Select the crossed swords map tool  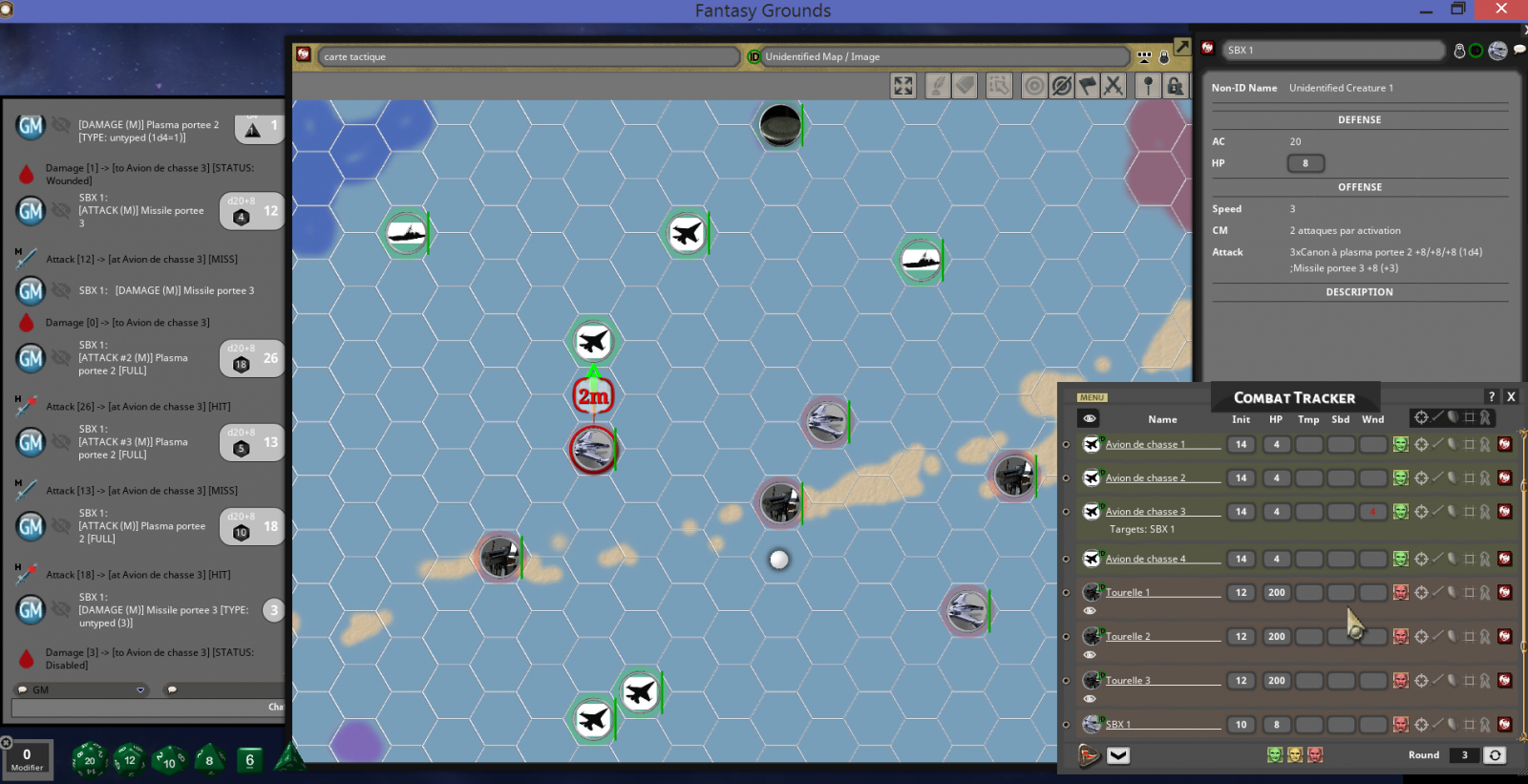point(1114,86)
